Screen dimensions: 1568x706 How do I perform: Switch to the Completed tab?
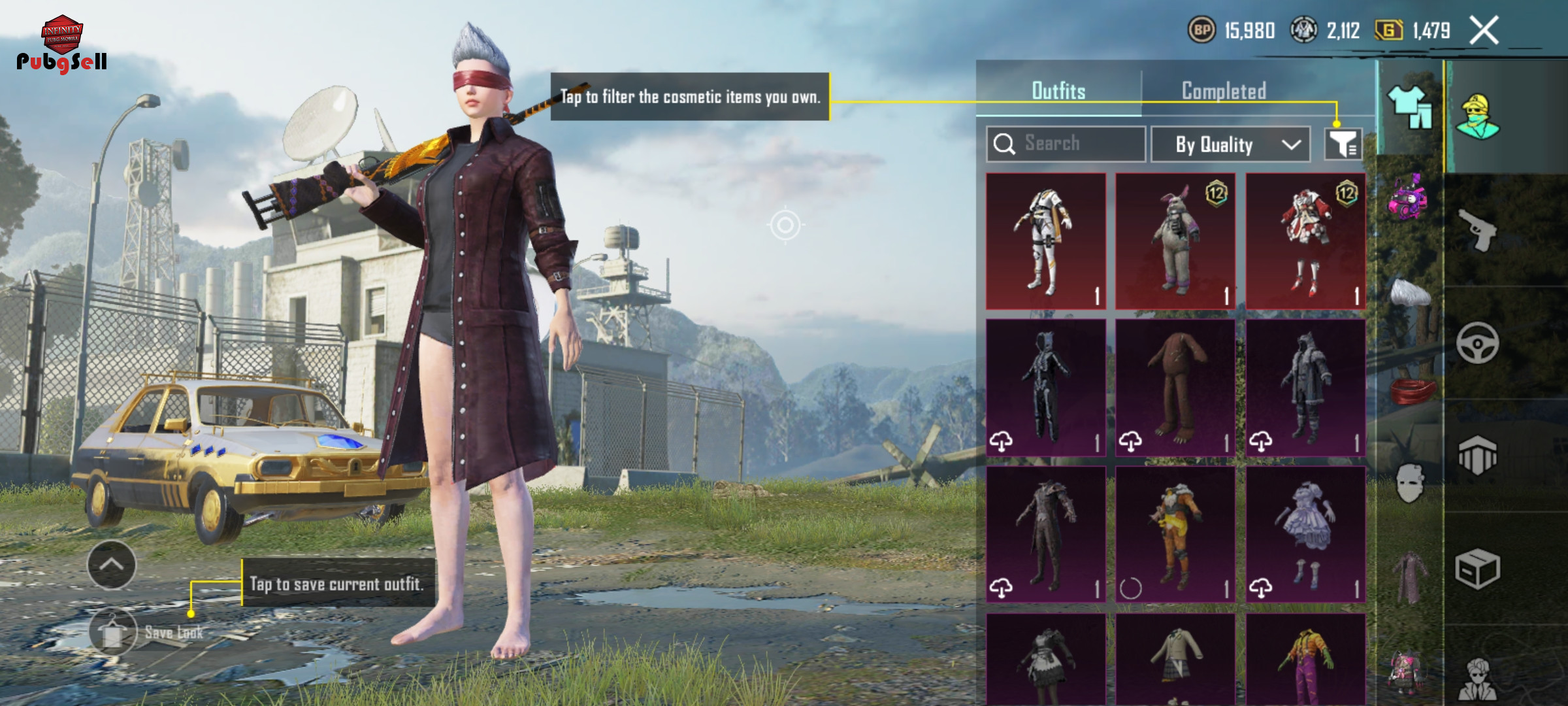[x=1224, y=91]
